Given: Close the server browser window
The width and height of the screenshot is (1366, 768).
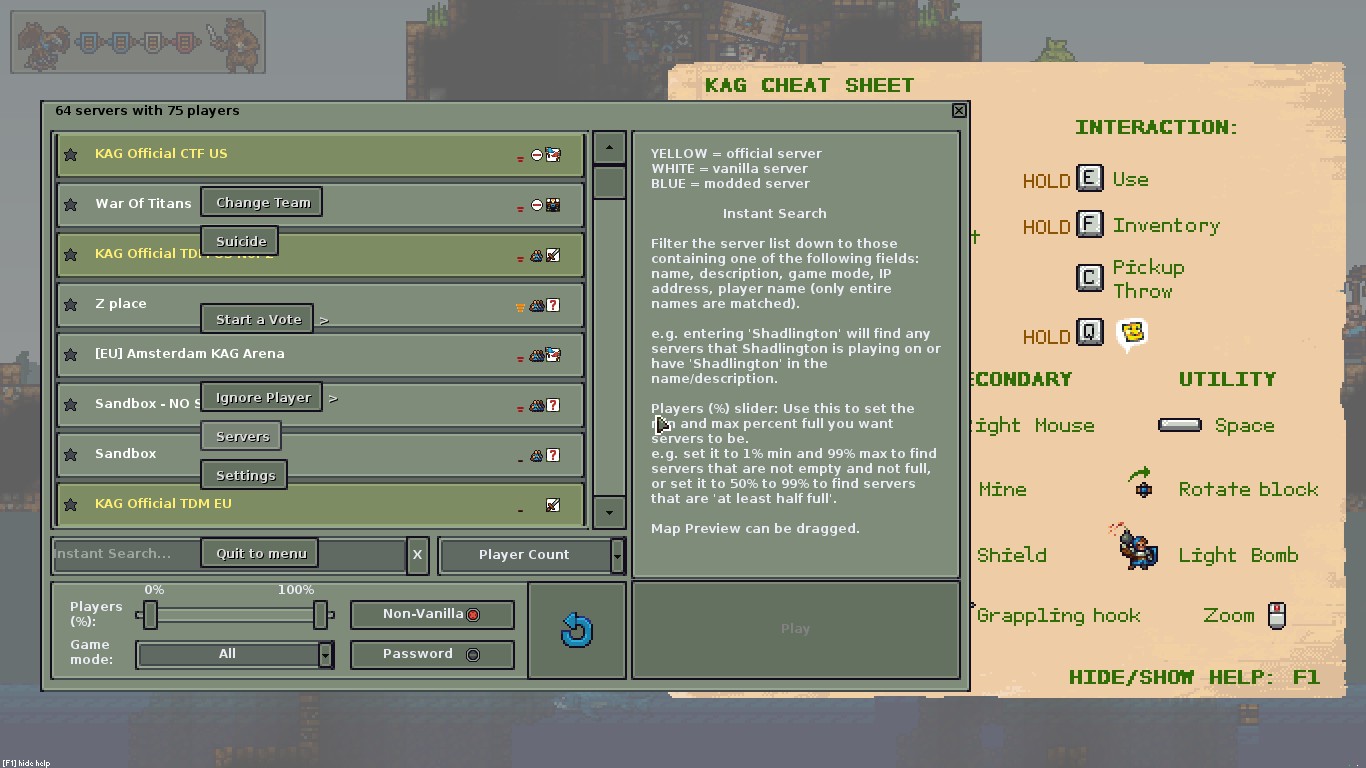Looking at the screenshot, I should [959, 110].
